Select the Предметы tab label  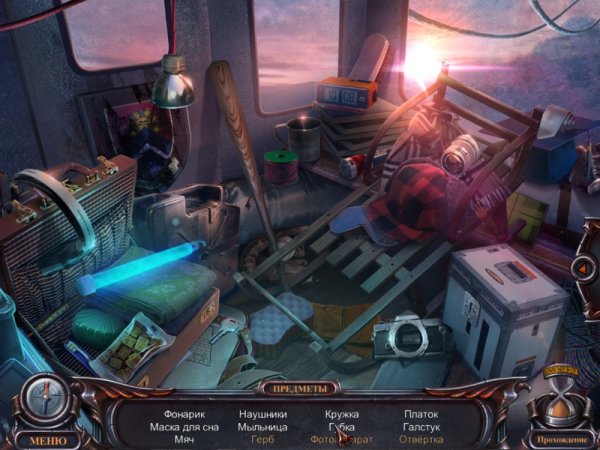[299, 387]
